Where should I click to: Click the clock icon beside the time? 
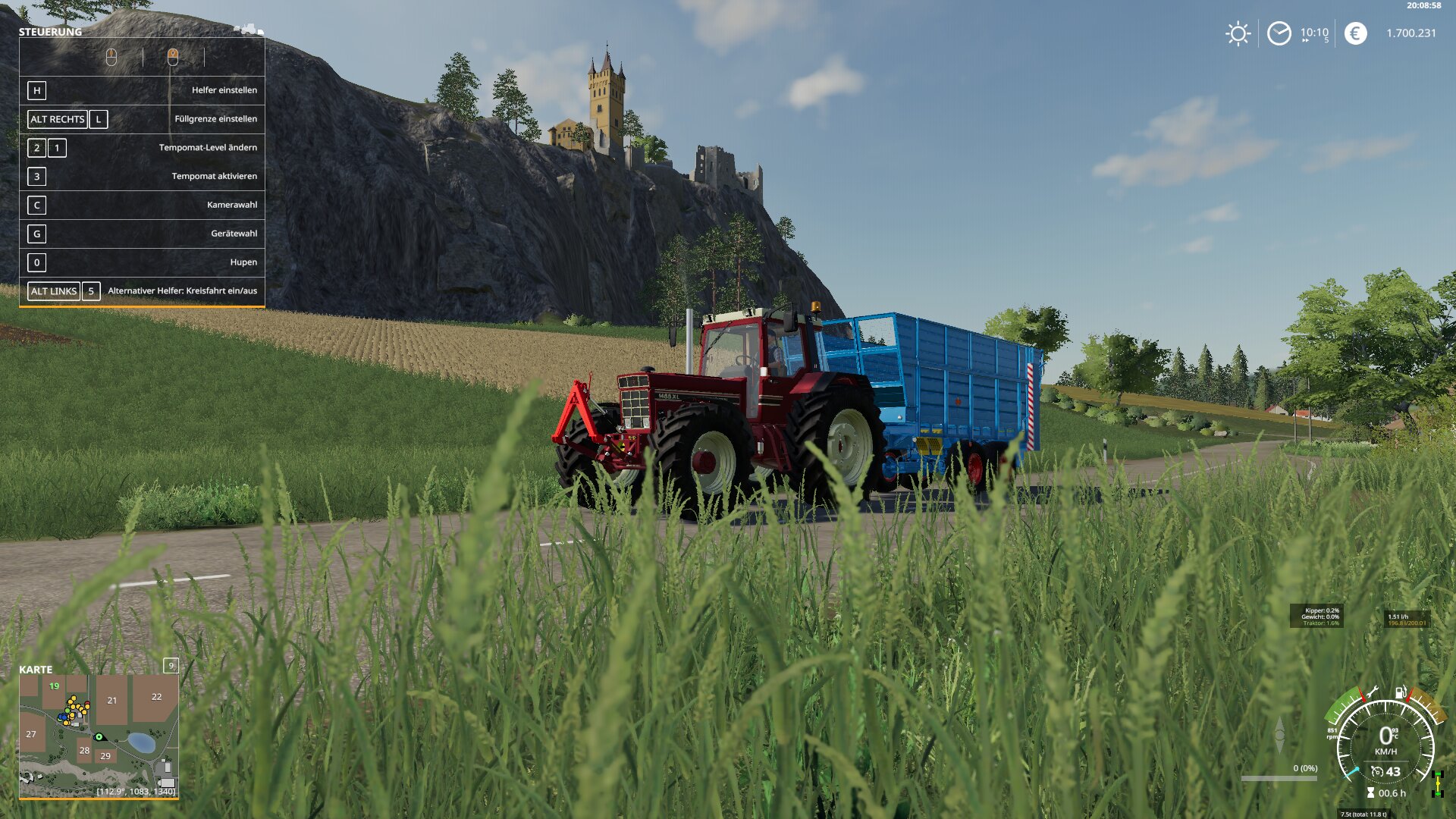pyautogui.click(x=1279, y=33)
